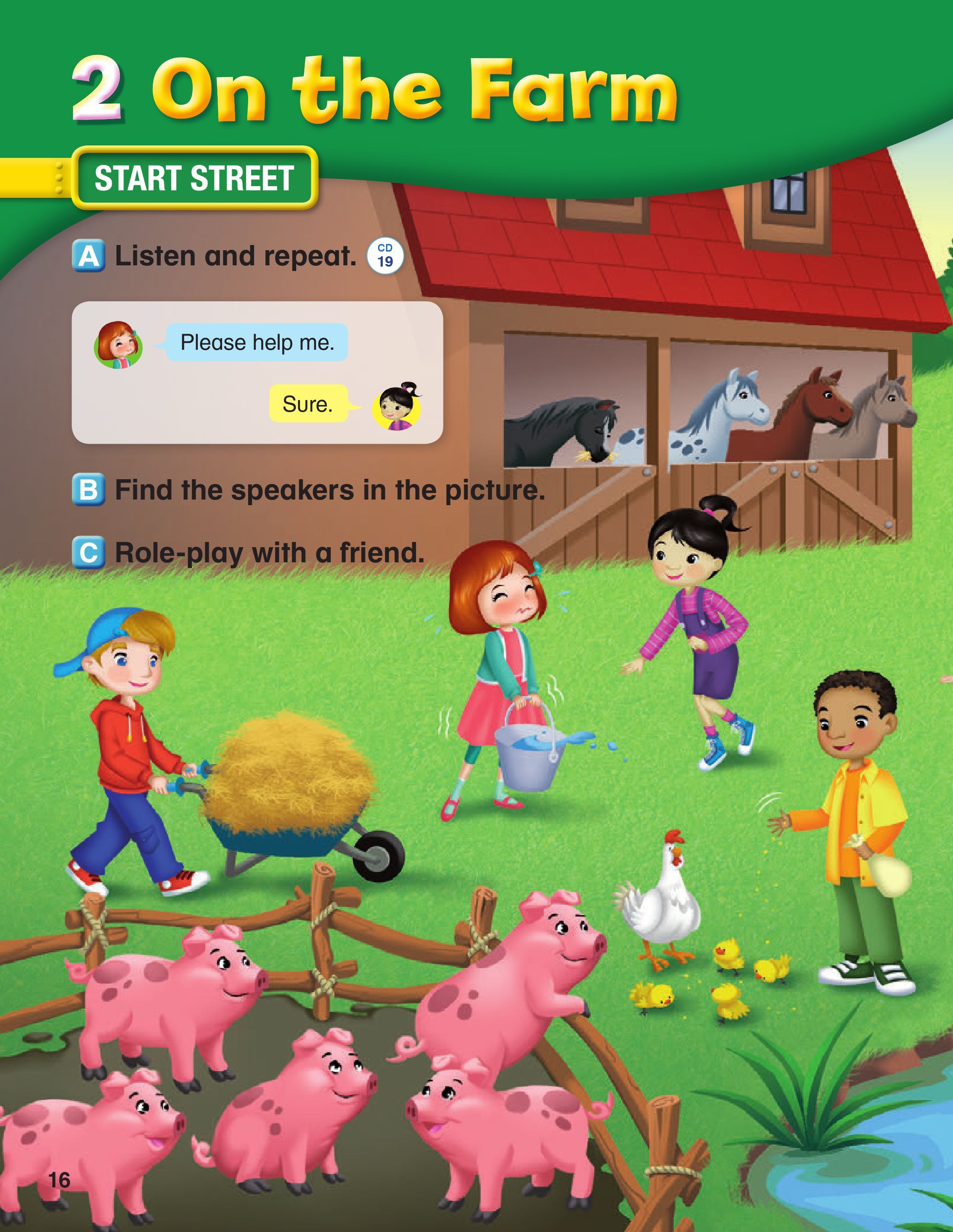Viewport: 953px width, 1232px height.
Task: Play the CD 19 audio track
Action: point(385,255)
